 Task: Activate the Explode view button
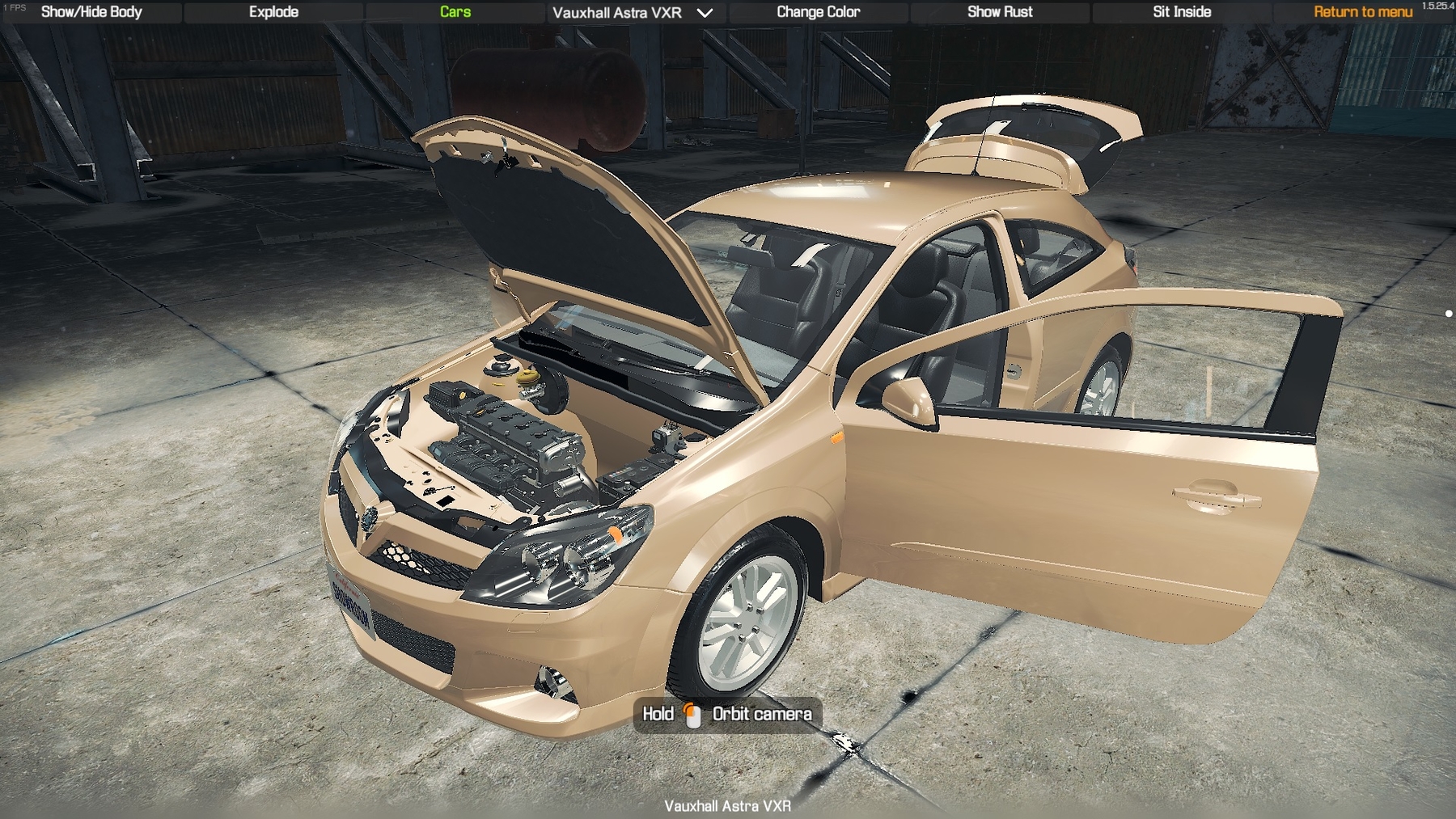pos(273,12)
